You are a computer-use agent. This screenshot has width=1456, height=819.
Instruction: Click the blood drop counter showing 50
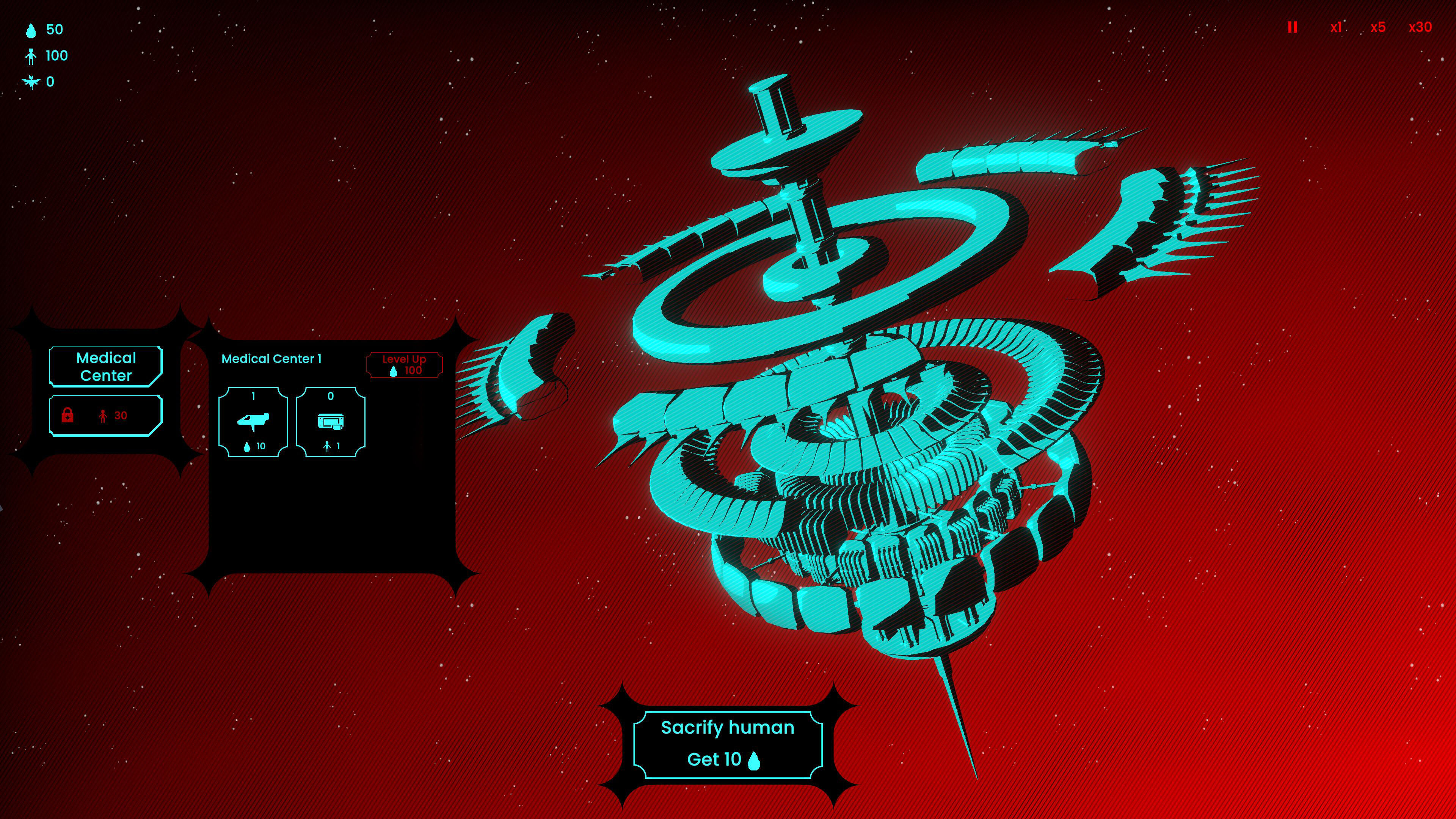click(x=42, y=30)
